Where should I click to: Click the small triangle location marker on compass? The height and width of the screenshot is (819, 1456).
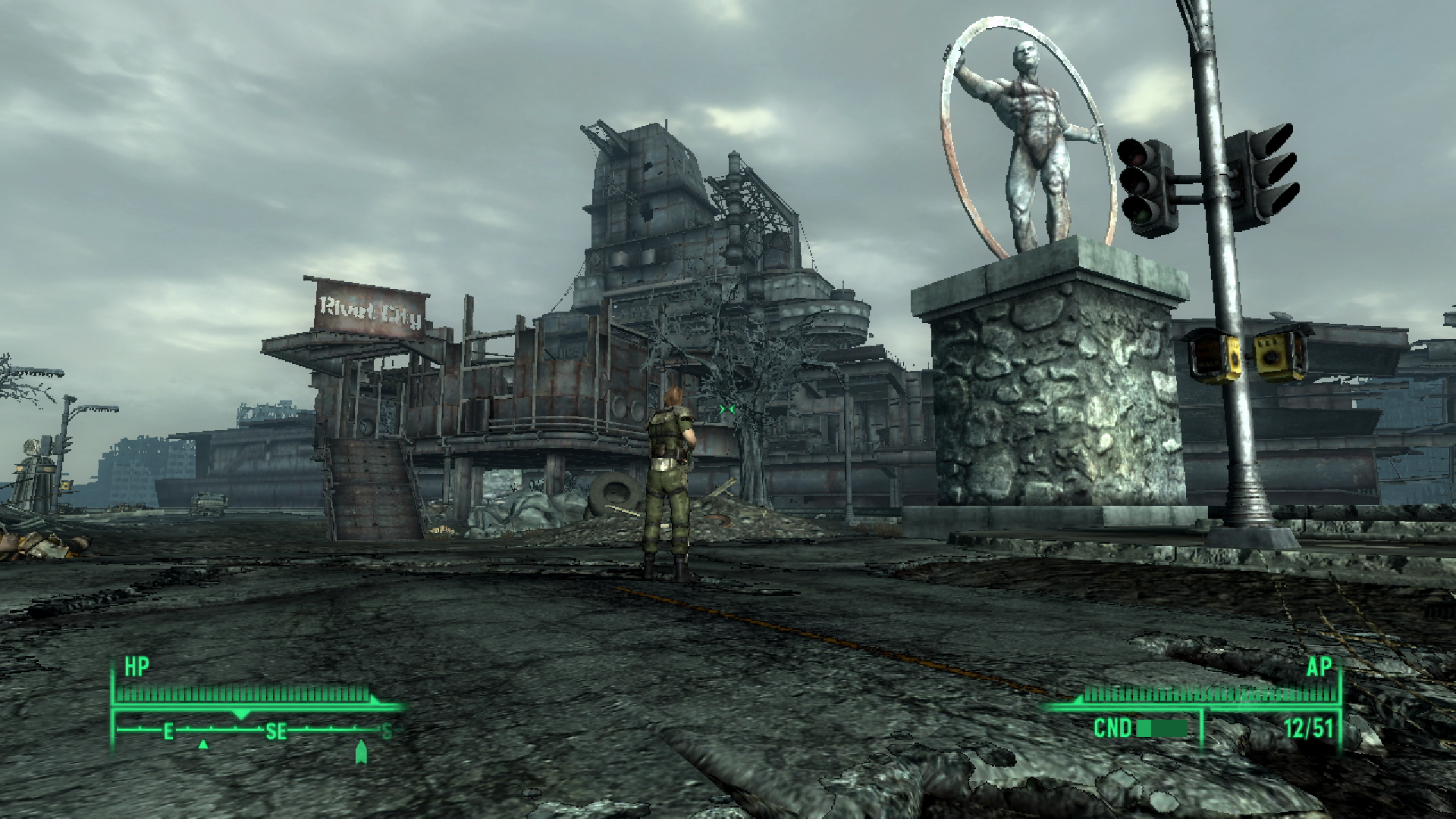coord(203,745)
